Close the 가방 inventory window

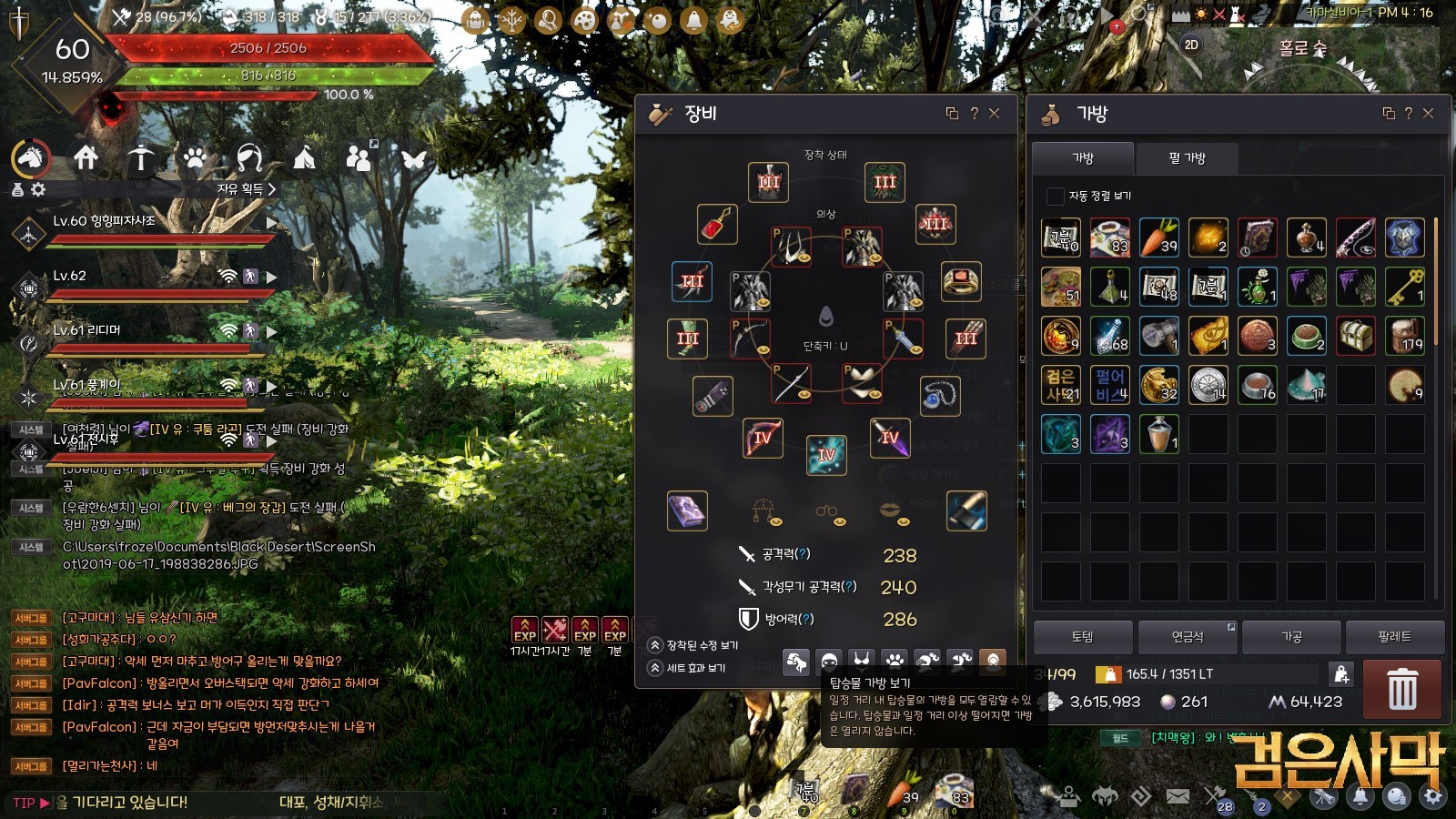[1428, 113]
